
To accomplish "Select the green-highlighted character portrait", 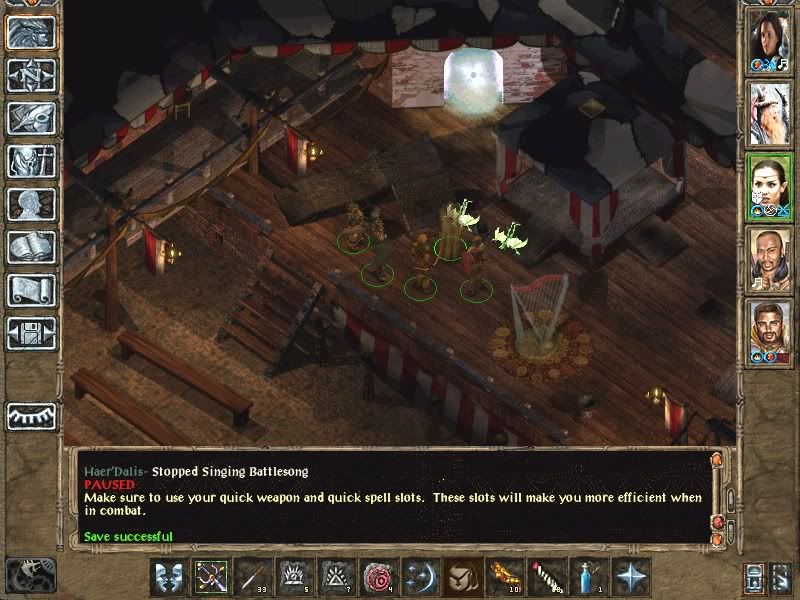I will [770, 186].
